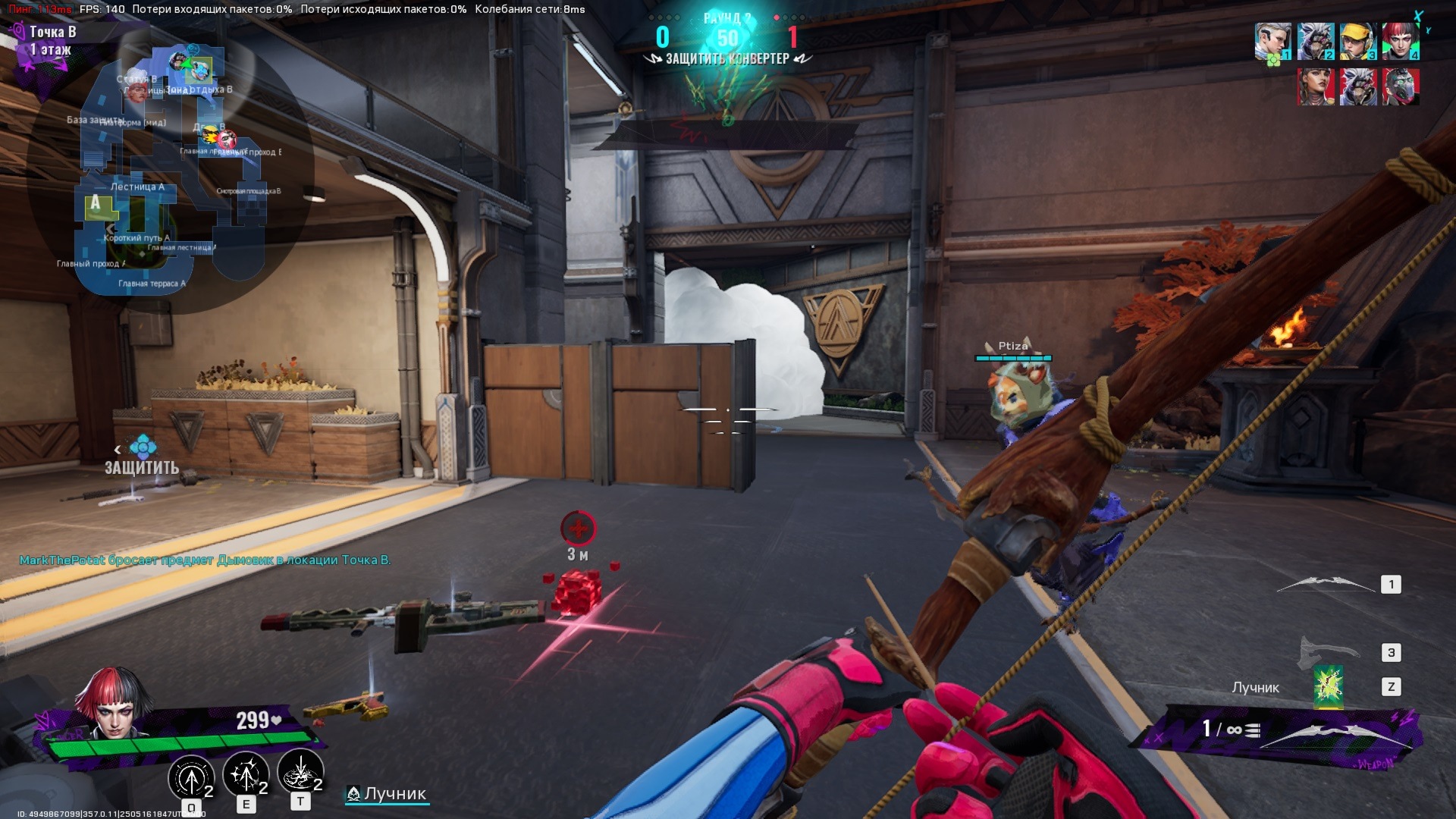Select the enemy green-goggled mask portrait
1456x819 pixels.
click(1400, 86)
